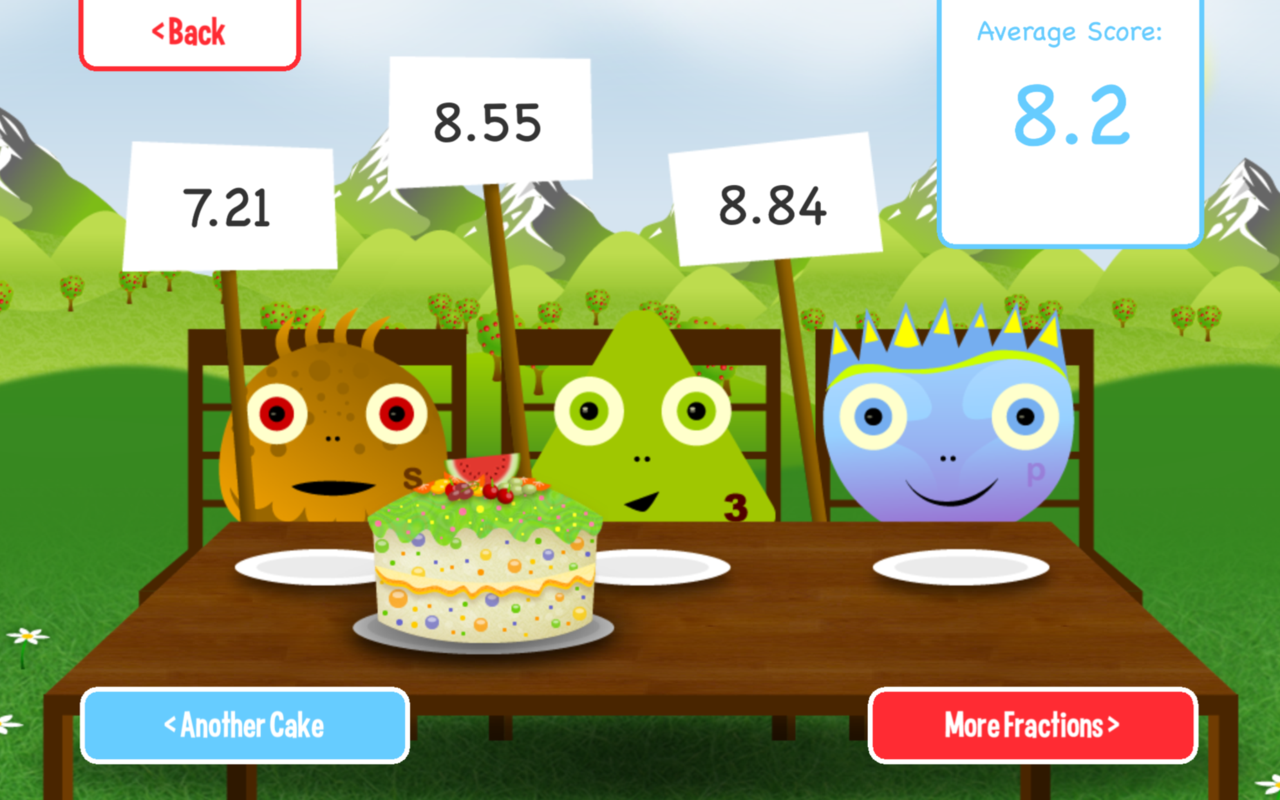
Task: Select Another Cake
Action: (243, 727)
